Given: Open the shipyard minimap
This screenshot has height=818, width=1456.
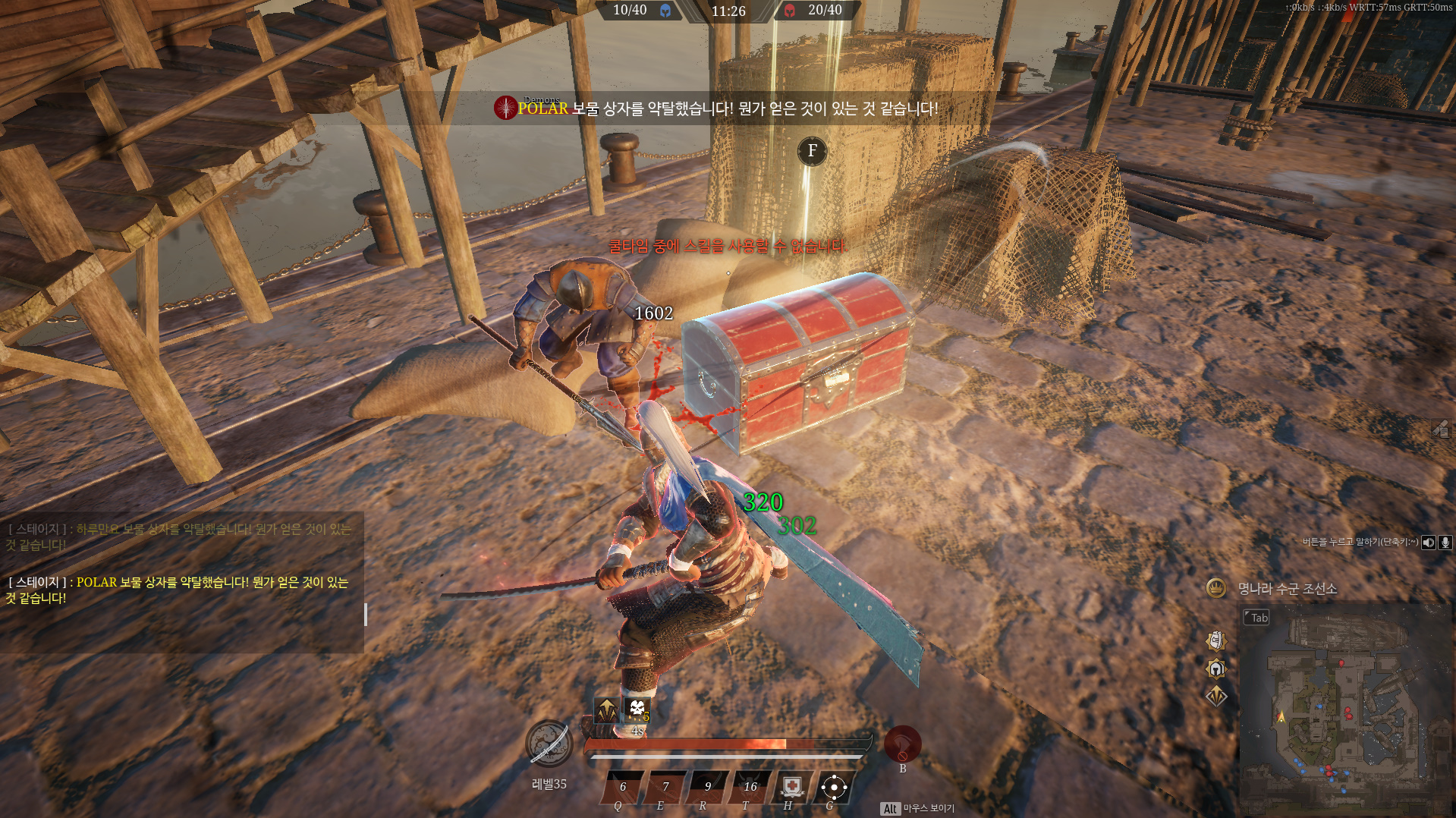Looking at the screenshot, I should pos(1343,706).
